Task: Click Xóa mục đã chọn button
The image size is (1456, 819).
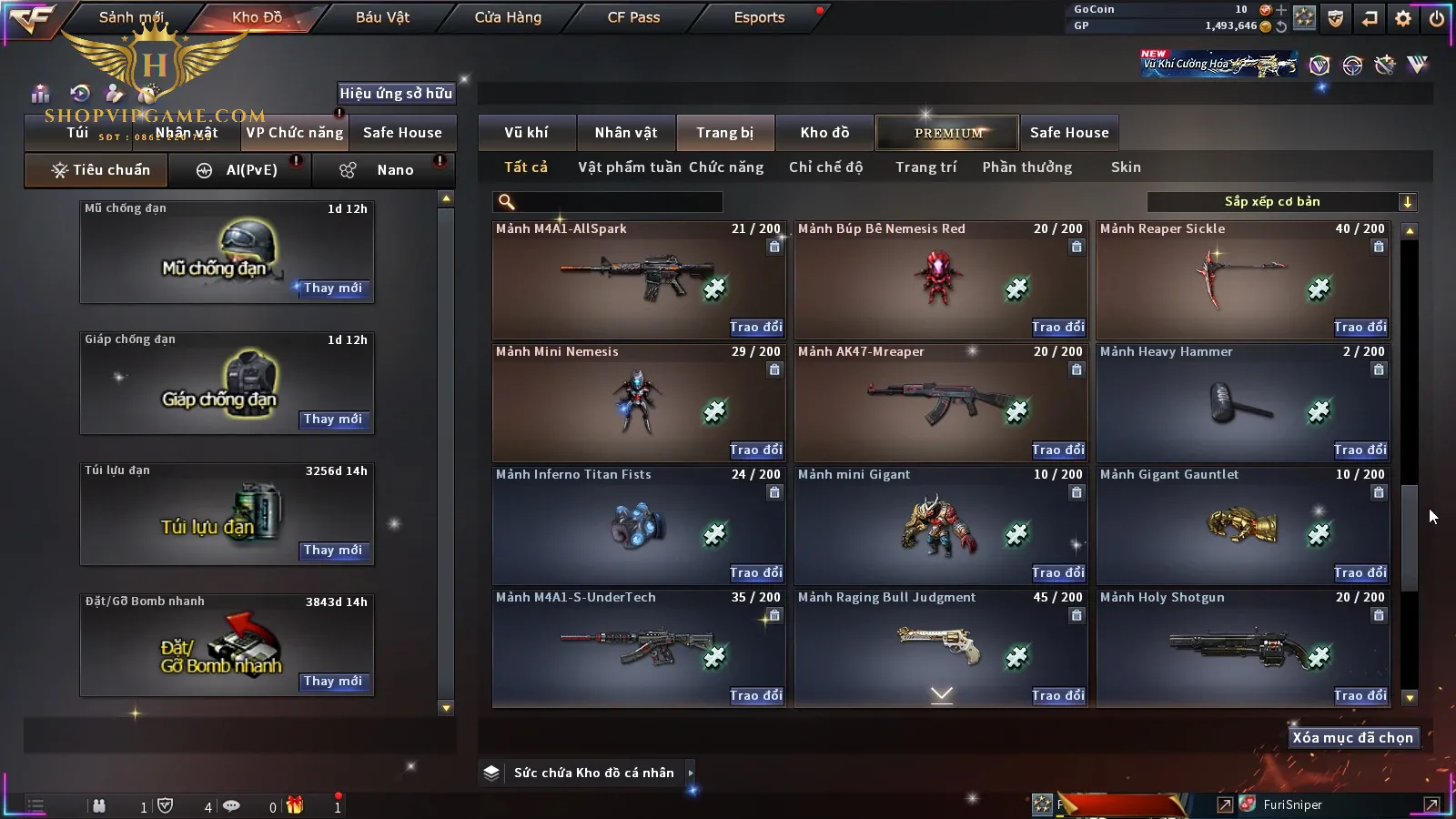Action: pyautogui.click(x=1352, y=738)
